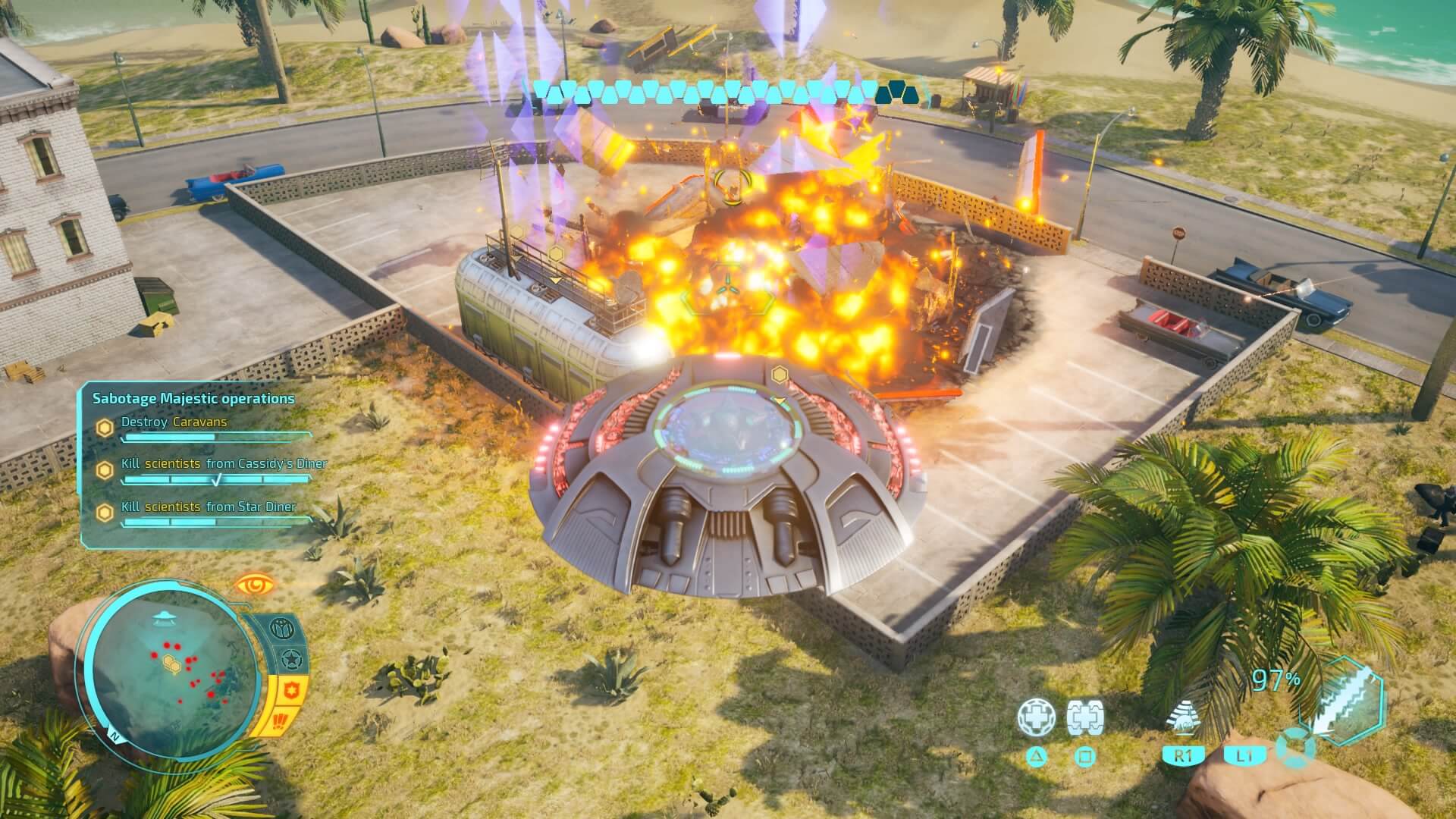The width and height of the screenshot is (1456, 819).
Task: Select the Destroy Caravans objective
Action: pyautogui.click(x=174, y=422)
